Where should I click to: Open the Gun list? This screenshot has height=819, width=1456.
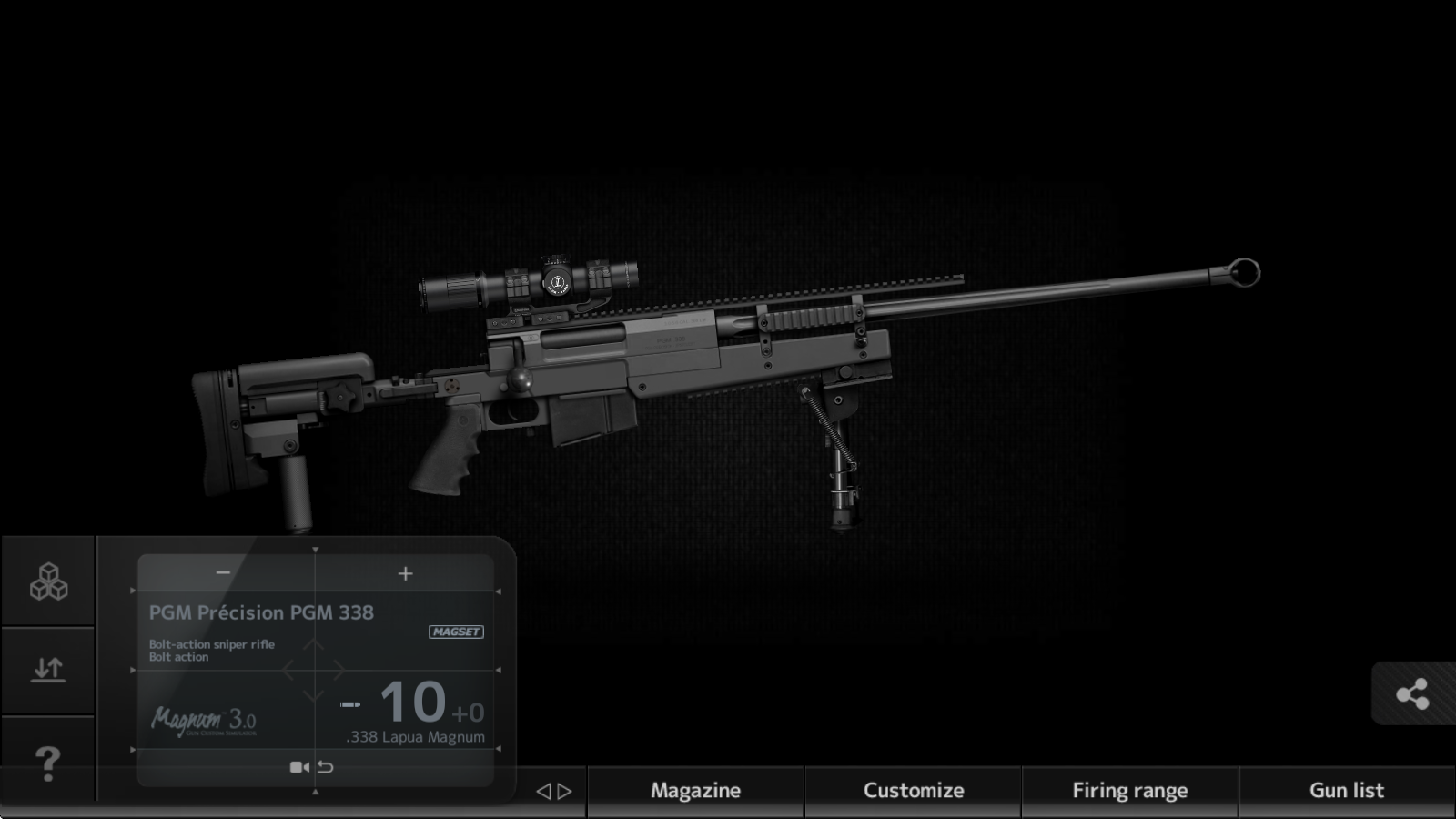[1346, 791]
